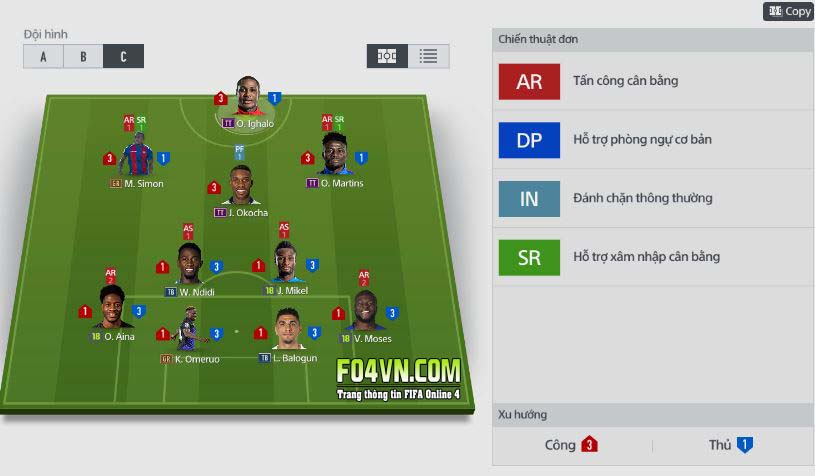Select midfielder W. Ndidi

tap(190, 265)
